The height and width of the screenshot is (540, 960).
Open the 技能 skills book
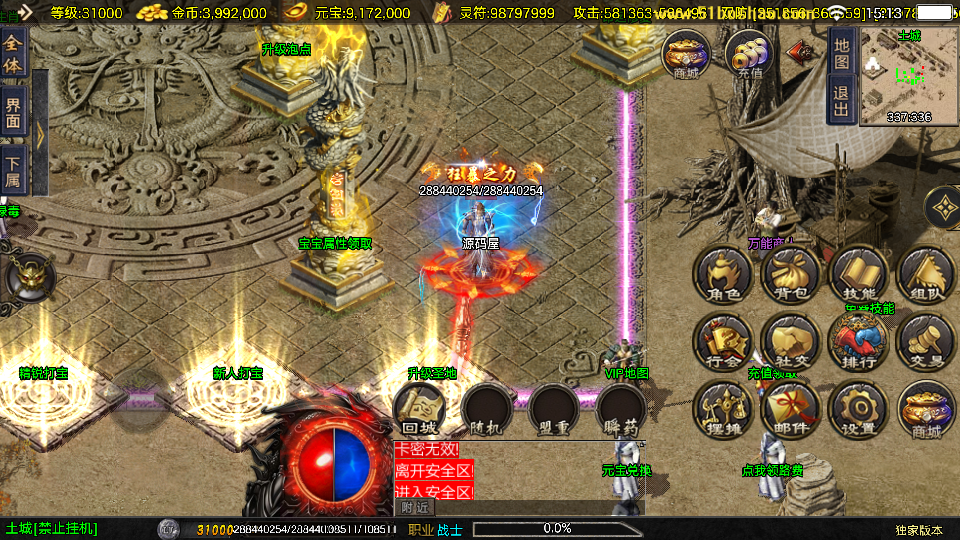click(858, 276)
